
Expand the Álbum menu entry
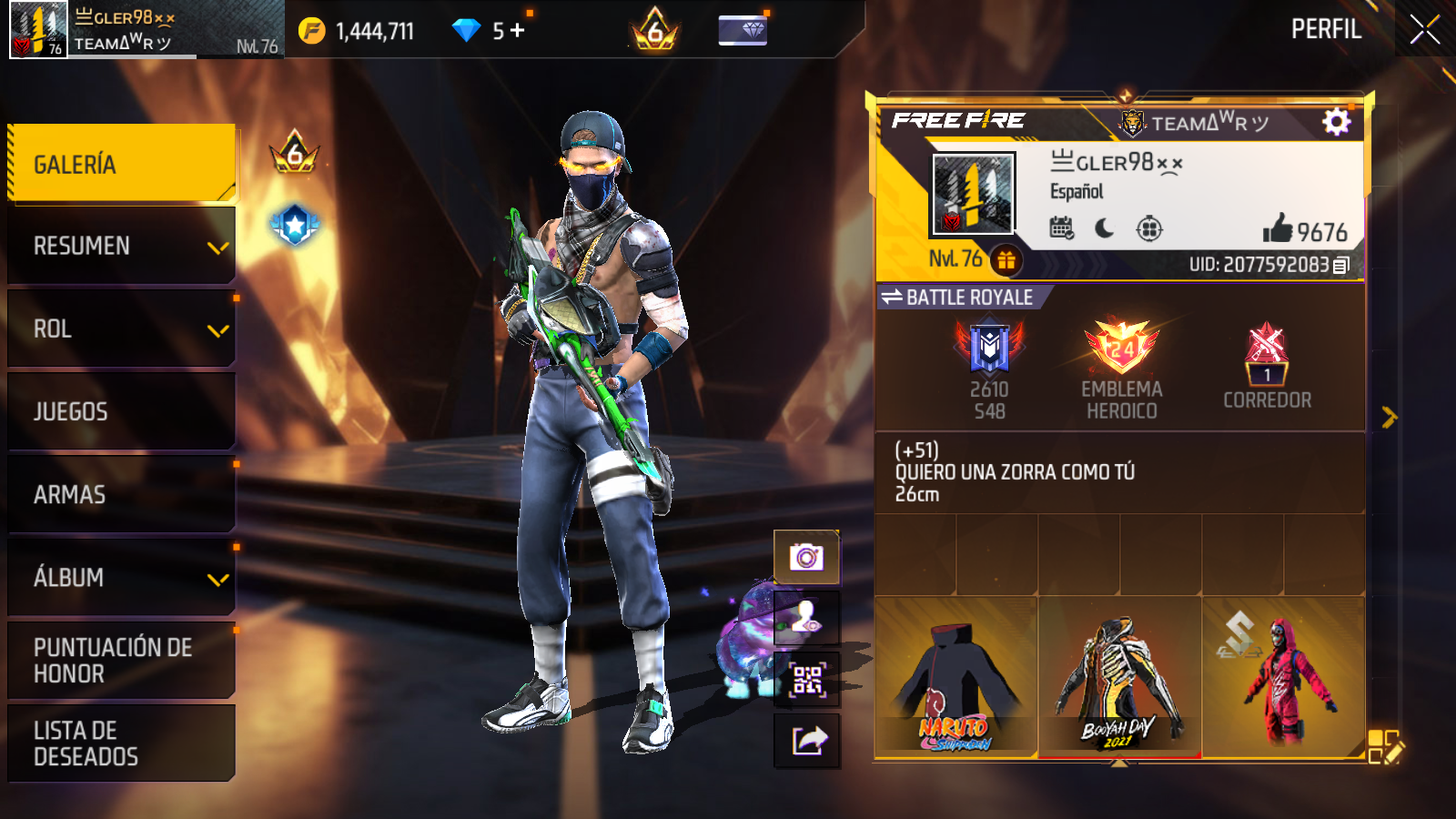[x=121, y=577]
